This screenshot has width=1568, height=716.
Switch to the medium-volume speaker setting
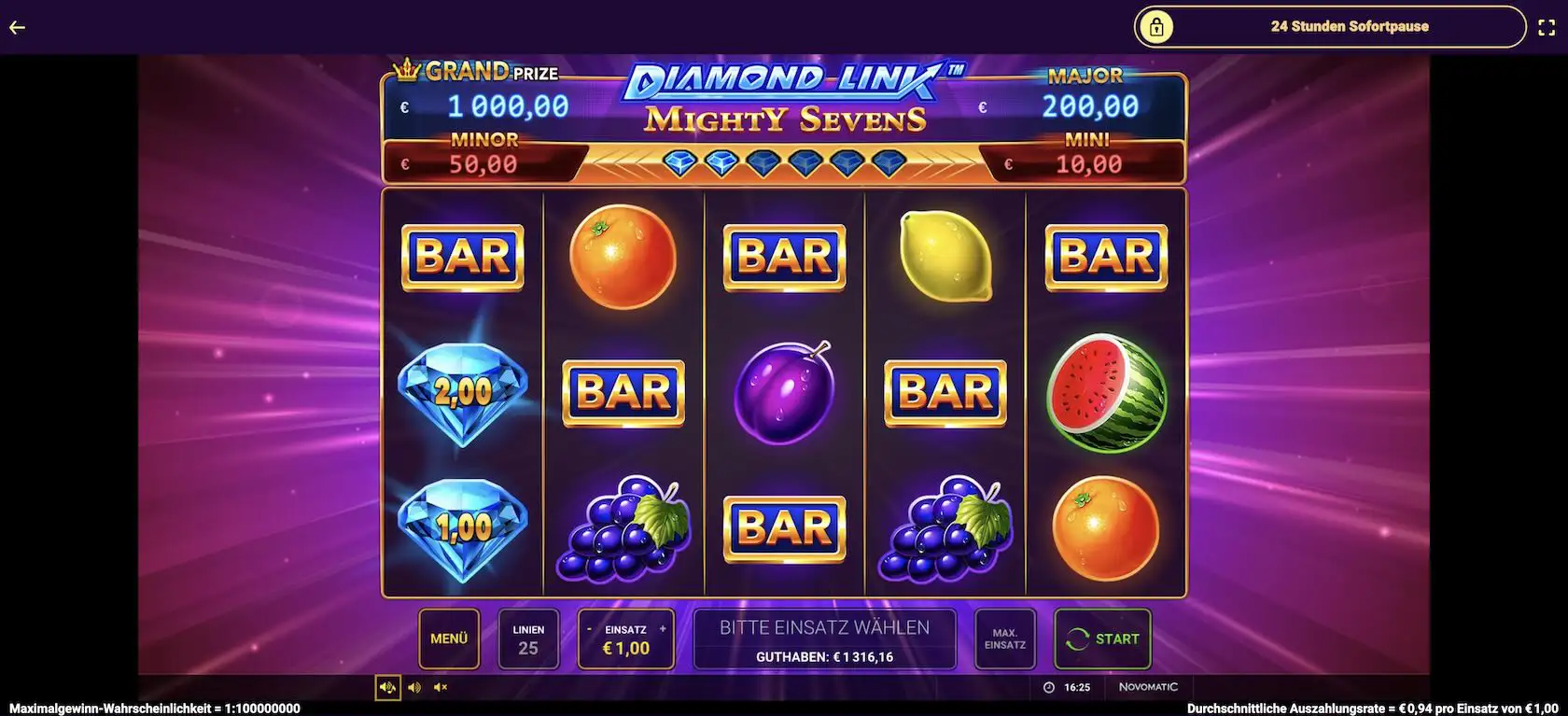[x=415, y=687]
